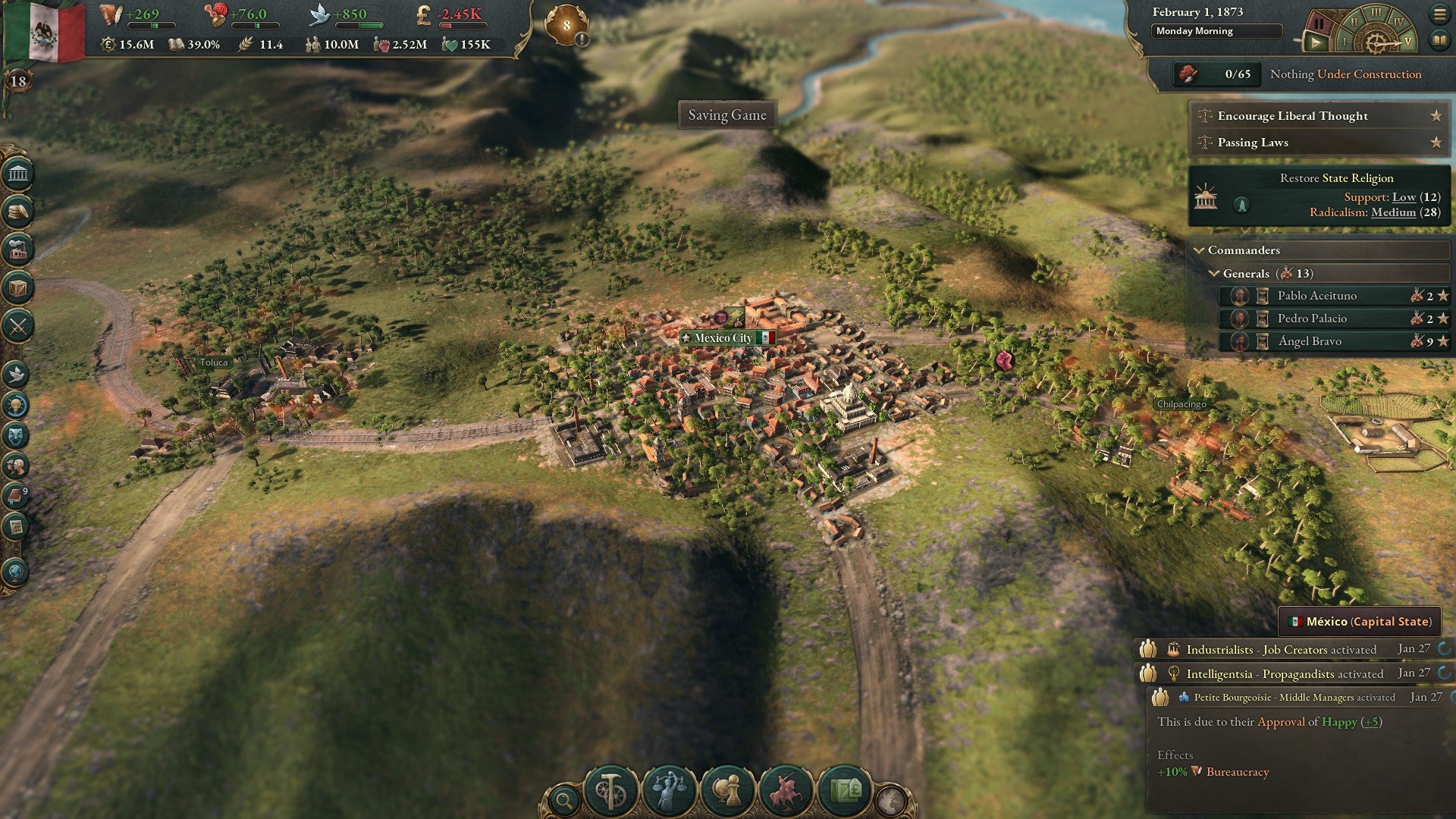Click Restore State Religion law entry
The width and height of the screenshot is (1456, 819).
1319,194
